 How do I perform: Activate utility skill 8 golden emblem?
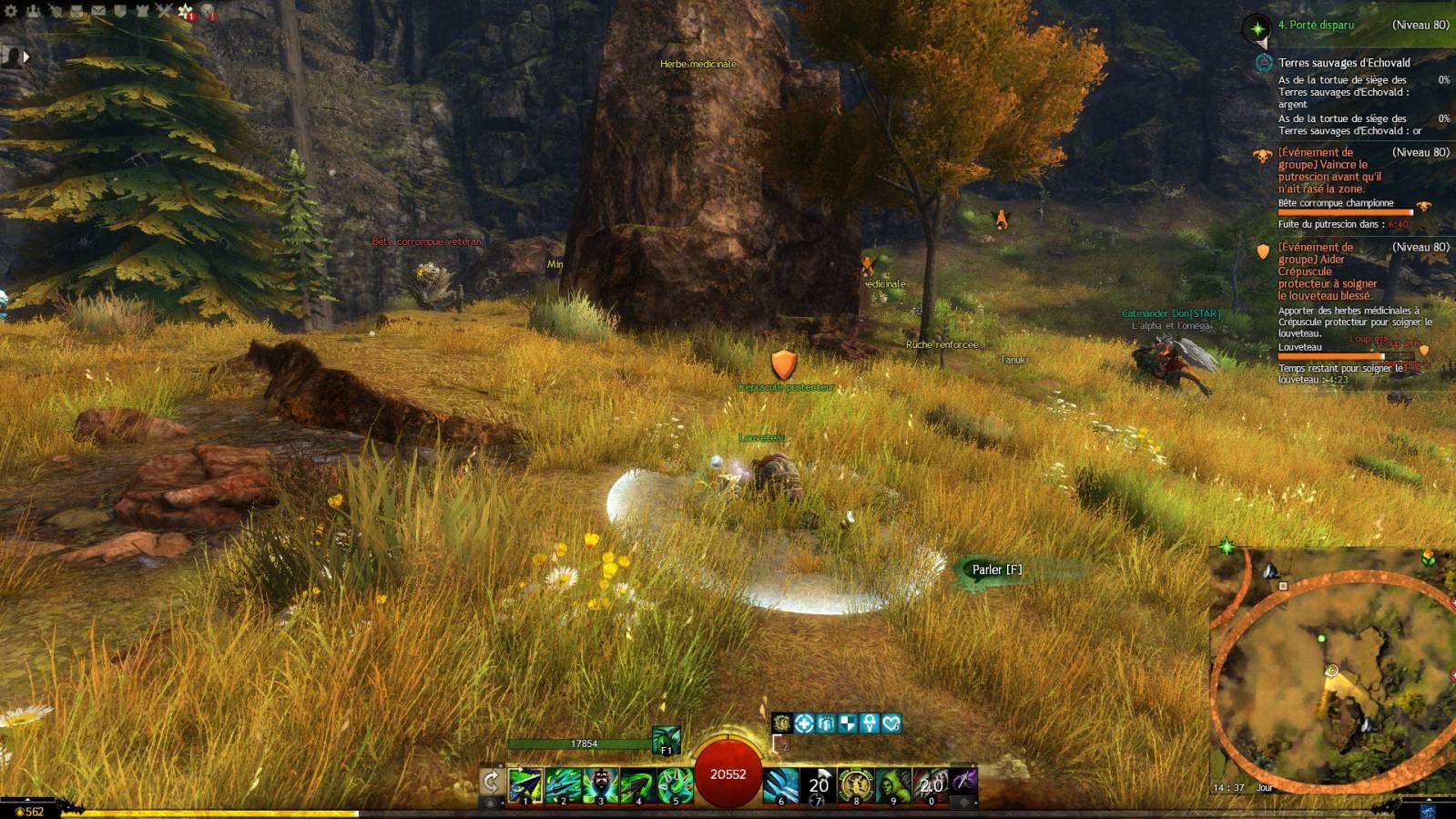(x=856, y=784)
